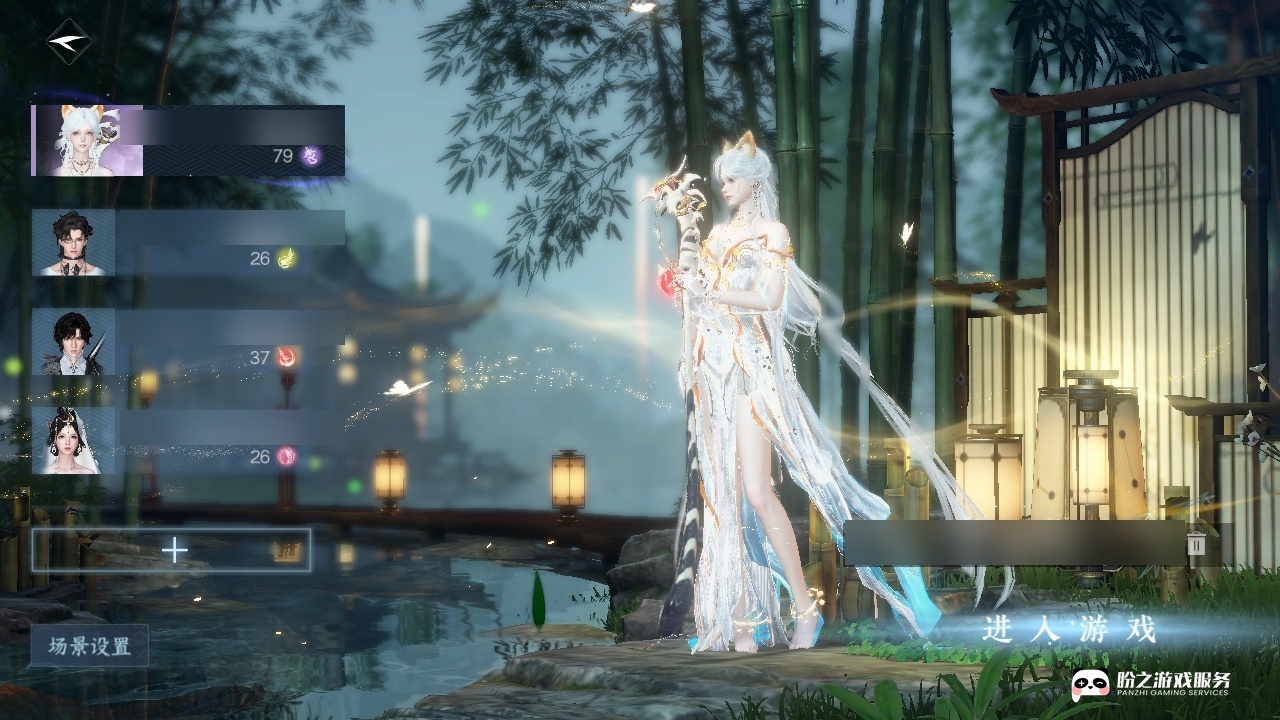Select the level 37 dark-haired character
Image resolution: width=1280 pixels, height=720 pixels.
pyautogui.click(x=188, y=342)
